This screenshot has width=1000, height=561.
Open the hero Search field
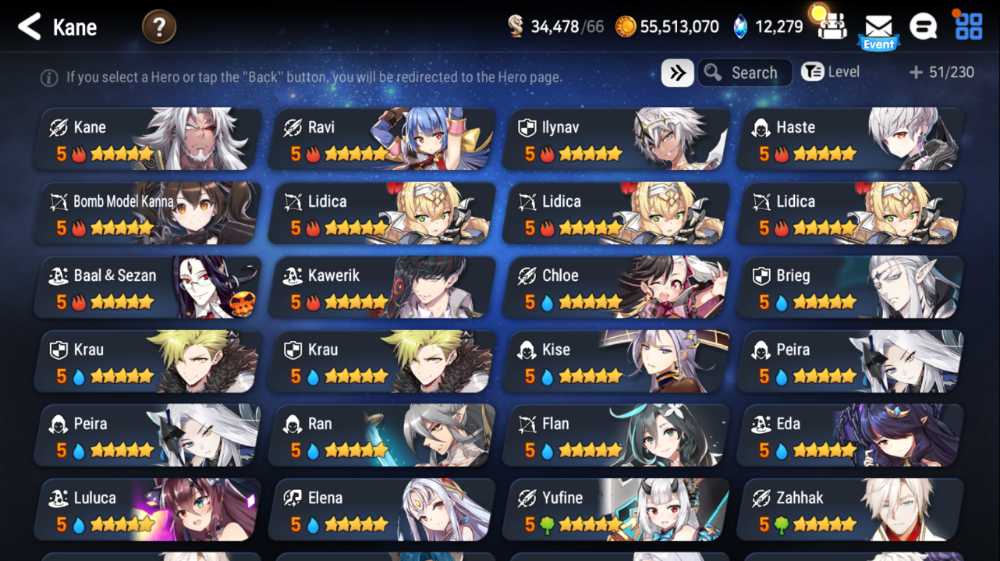tap(745, 73)
